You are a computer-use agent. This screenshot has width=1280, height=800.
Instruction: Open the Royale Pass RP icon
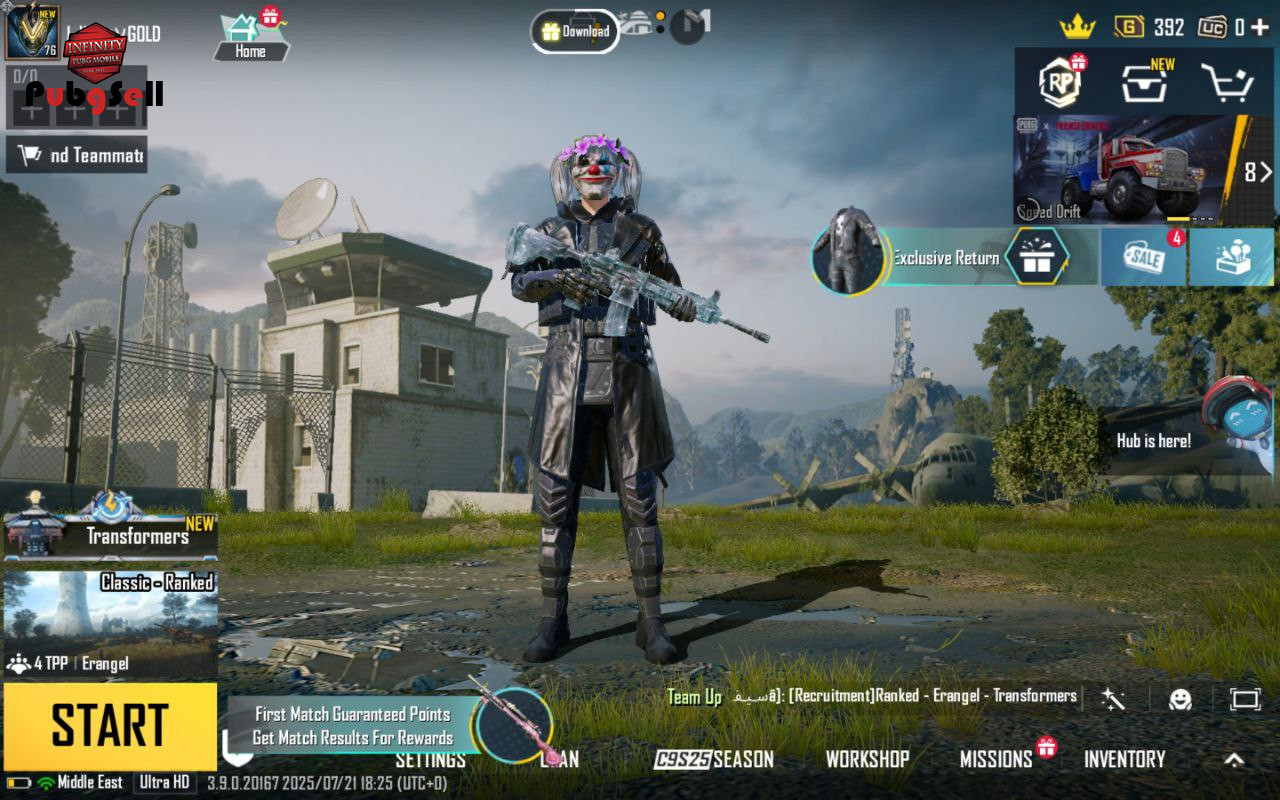click(x=1060, y=84)
